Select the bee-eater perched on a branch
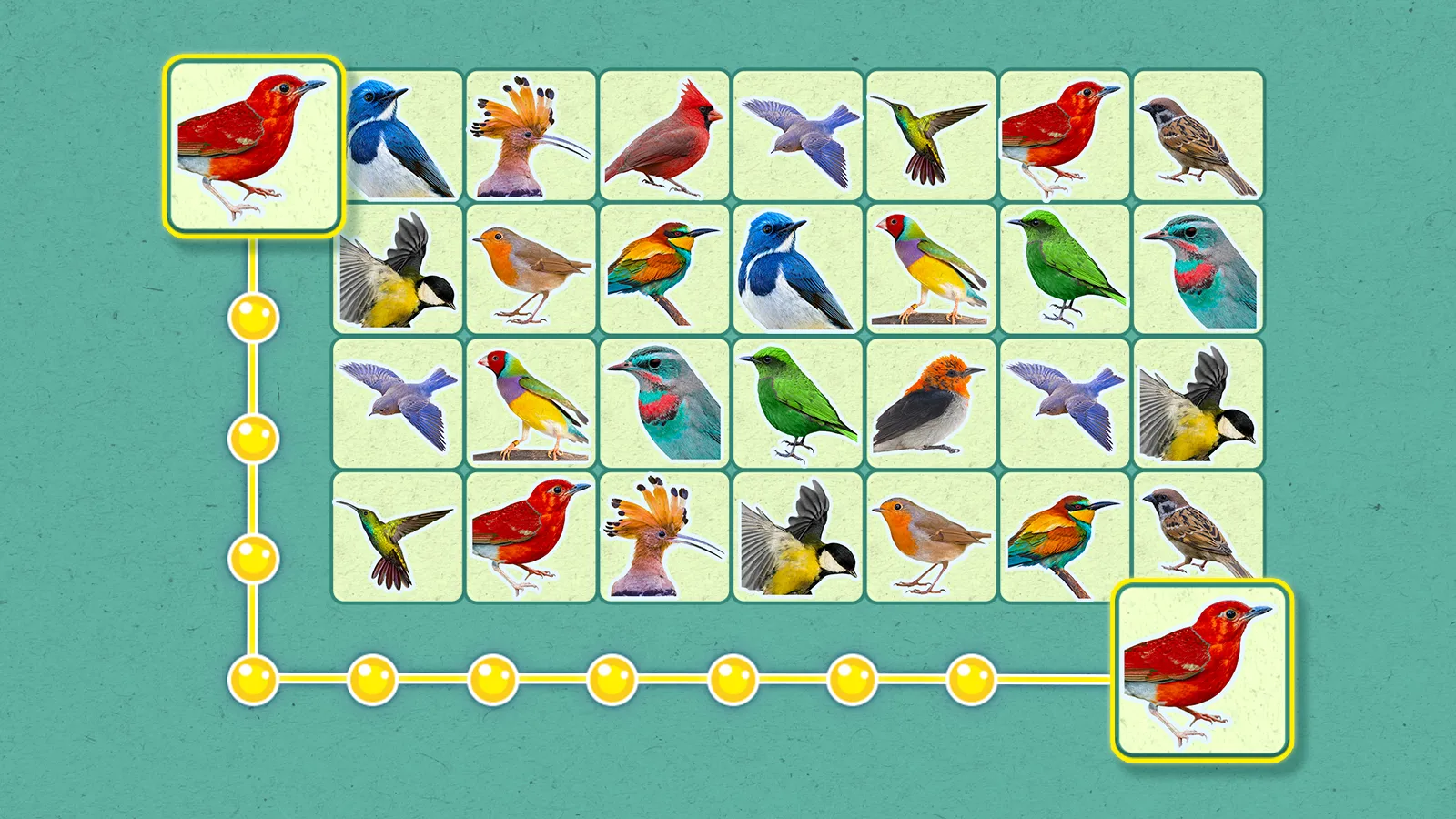 point(664,268)
